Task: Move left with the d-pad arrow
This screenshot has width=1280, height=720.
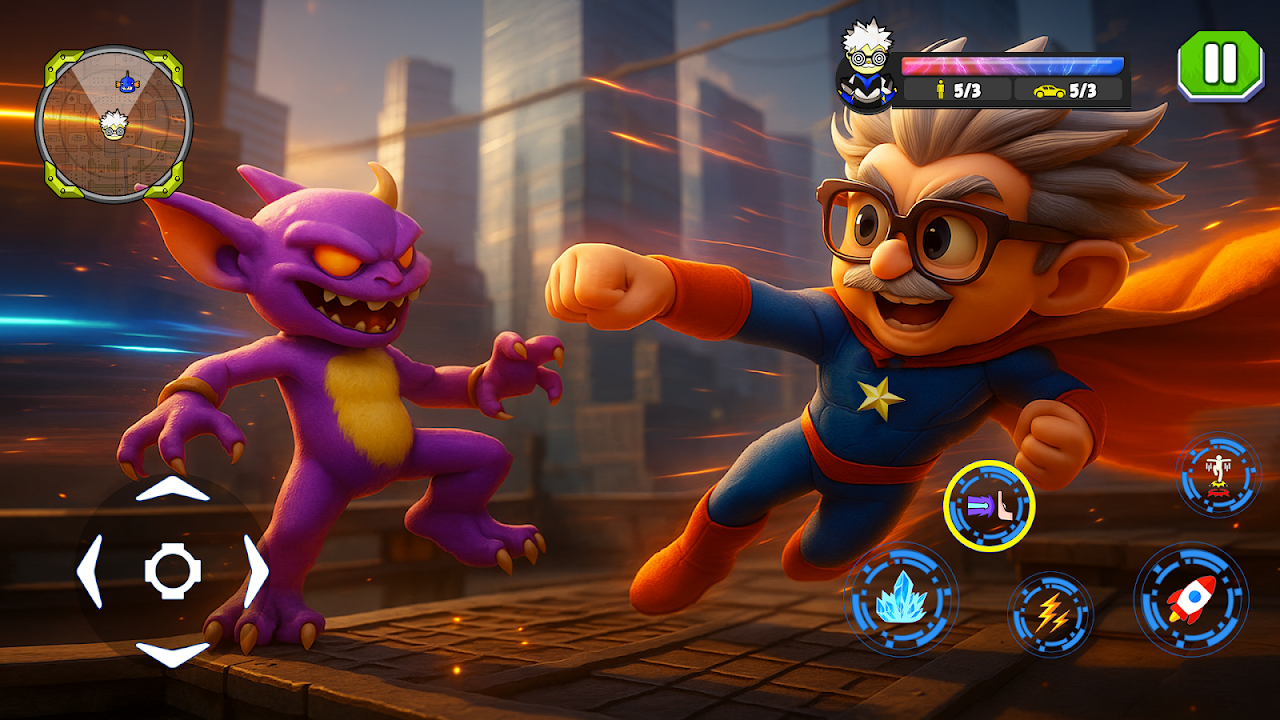Action: (x=90, y=571)
